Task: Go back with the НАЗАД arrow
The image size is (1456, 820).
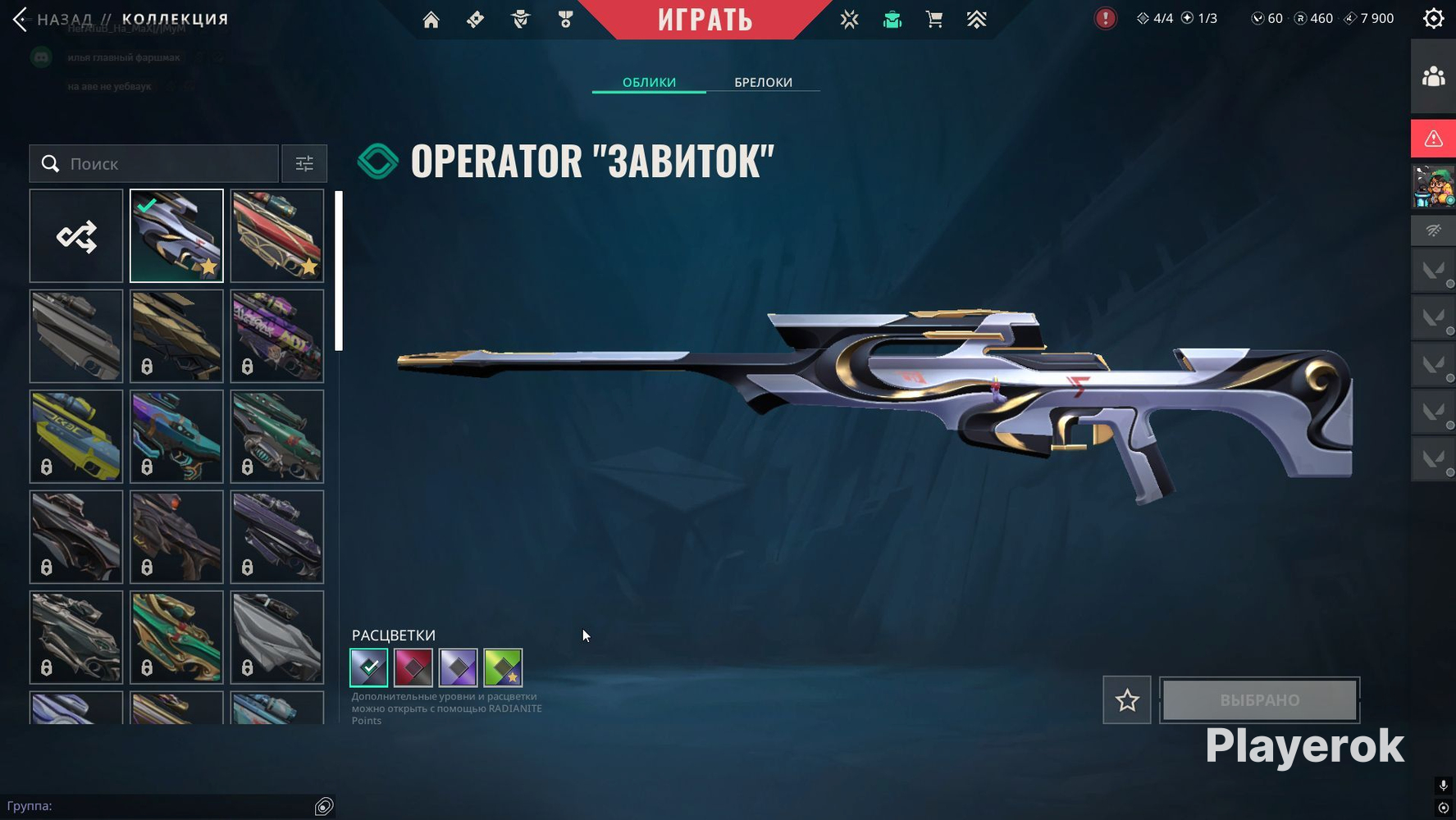Action: click(x=21, y=19)
